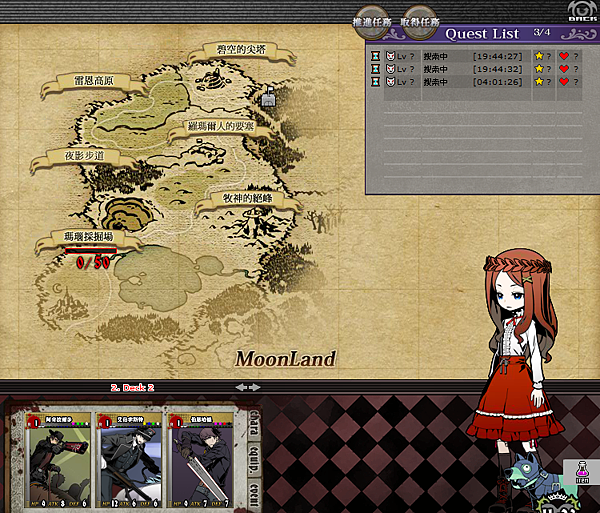Select the 羅瑪爾人的要塞 map banner
The height and width of the screenshot is (513, 600).
tap(220, 127)
